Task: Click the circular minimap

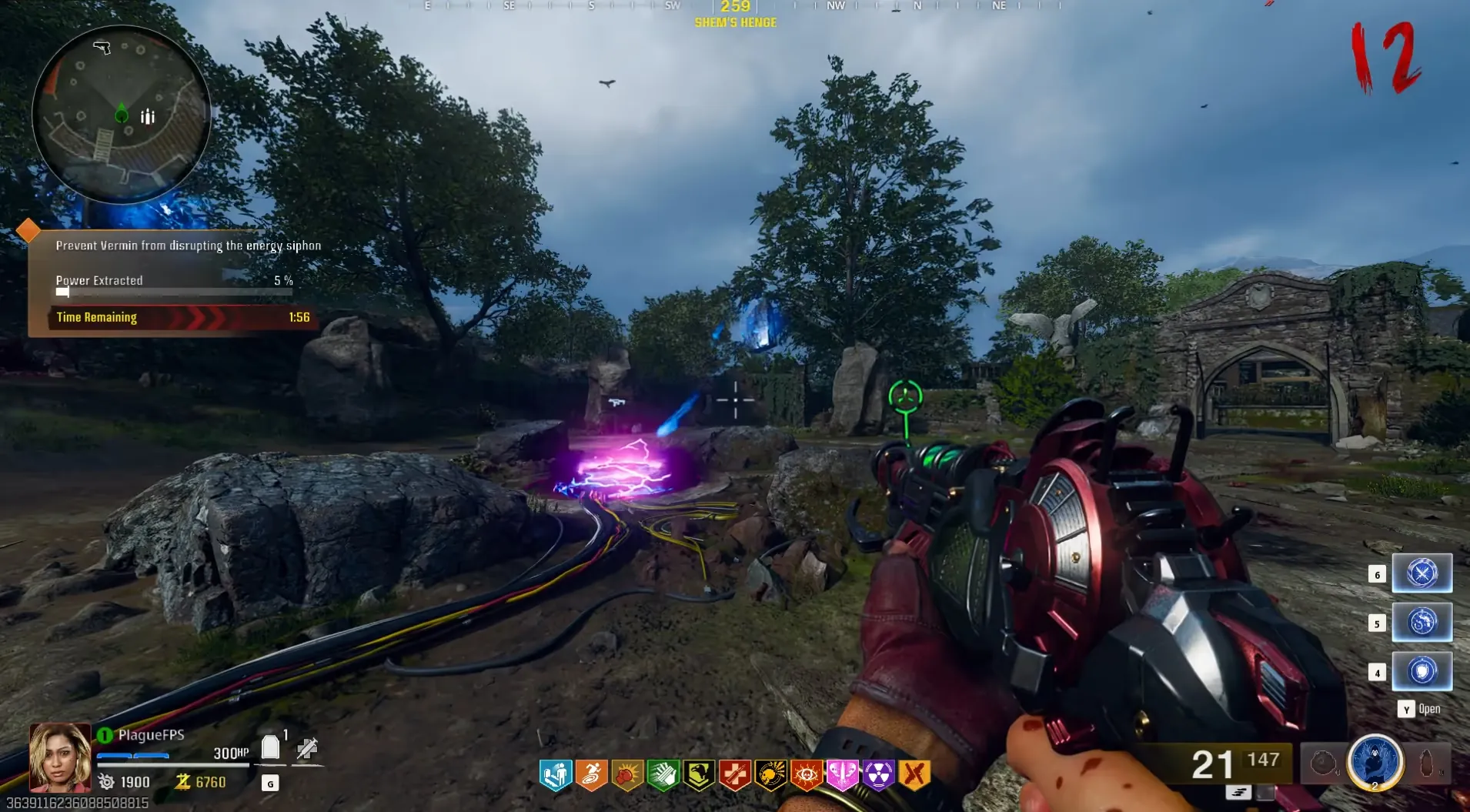Action: click(x=121, y=115)
